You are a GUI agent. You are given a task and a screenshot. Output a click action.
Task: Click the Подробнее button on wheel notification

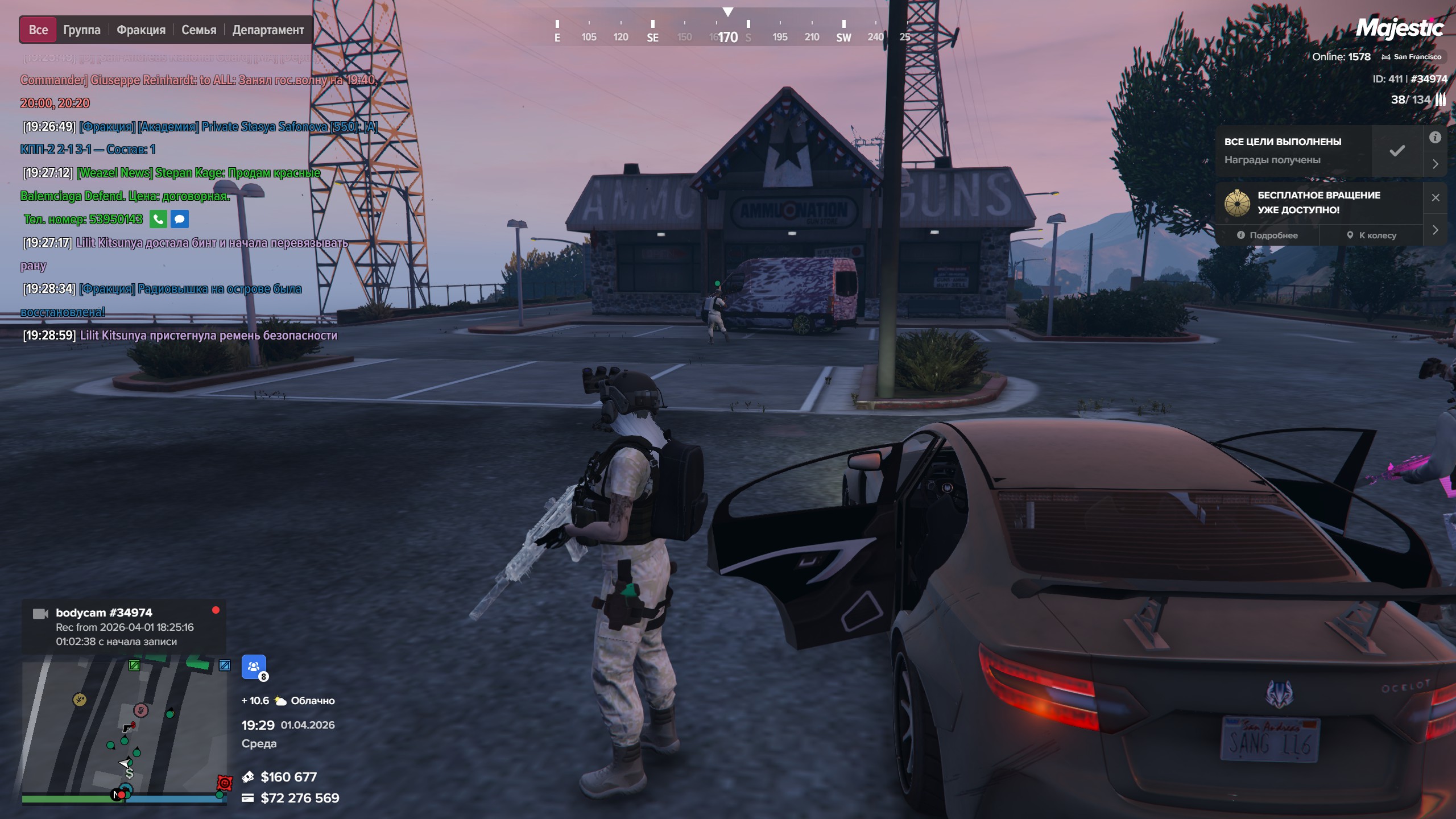[1267, 235]
